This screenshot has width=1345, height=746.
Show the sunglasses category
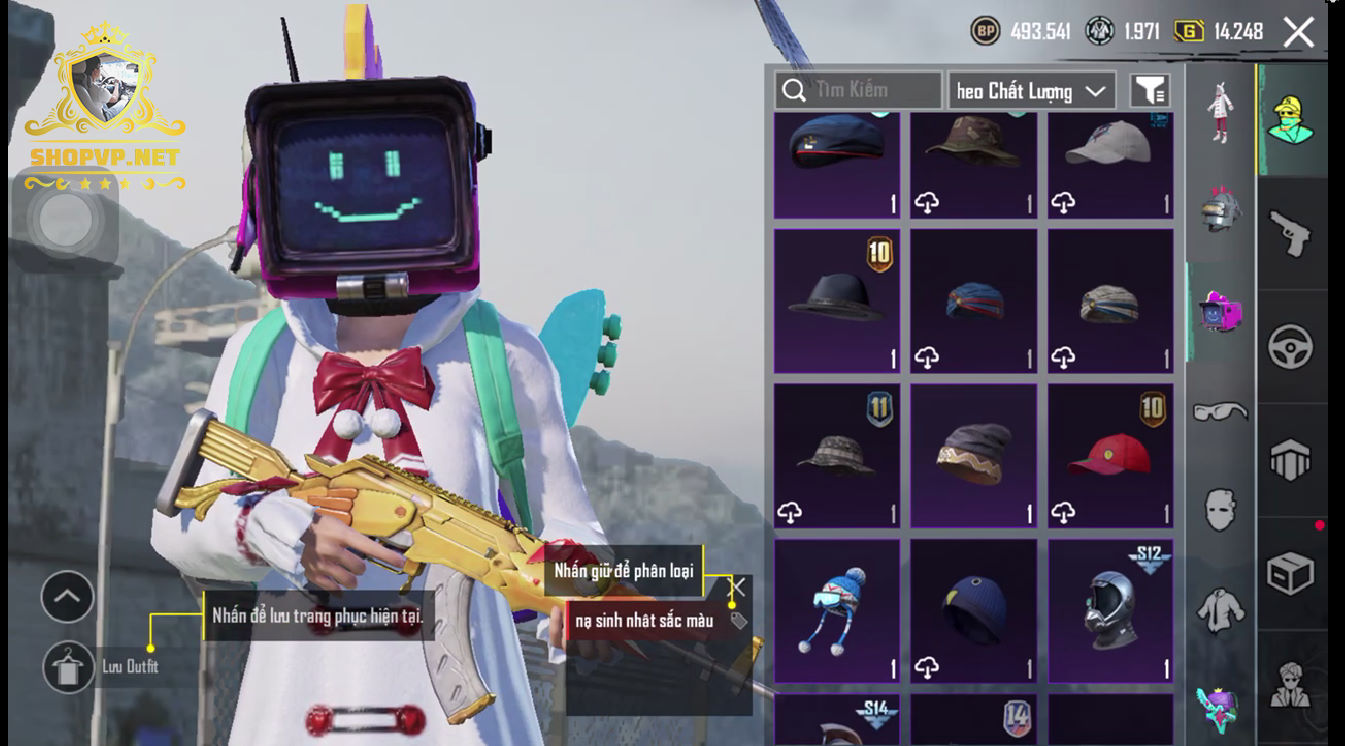coord(1220,411)
